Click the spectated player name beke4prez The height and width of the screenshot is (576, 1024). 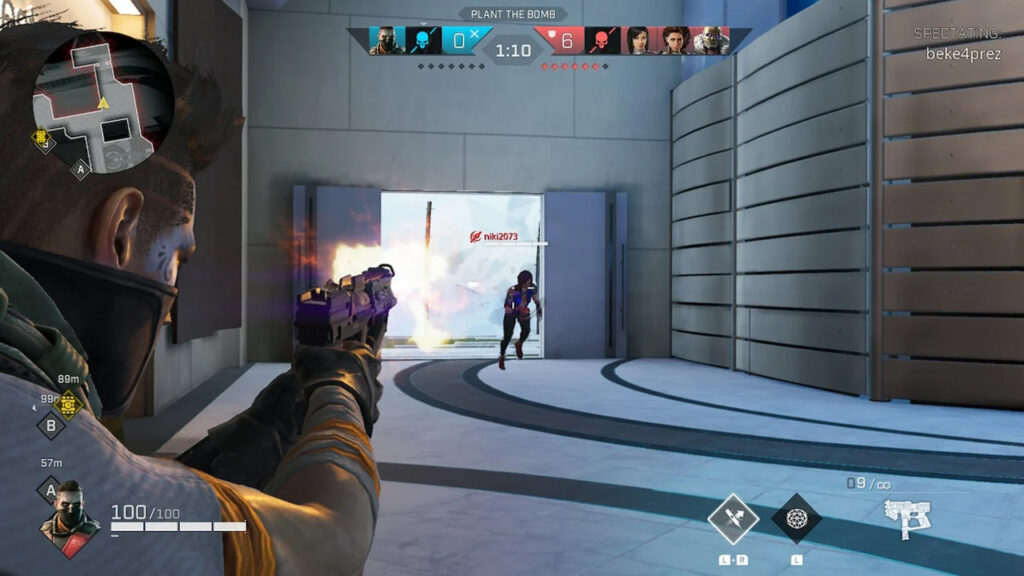pos(963,54)
